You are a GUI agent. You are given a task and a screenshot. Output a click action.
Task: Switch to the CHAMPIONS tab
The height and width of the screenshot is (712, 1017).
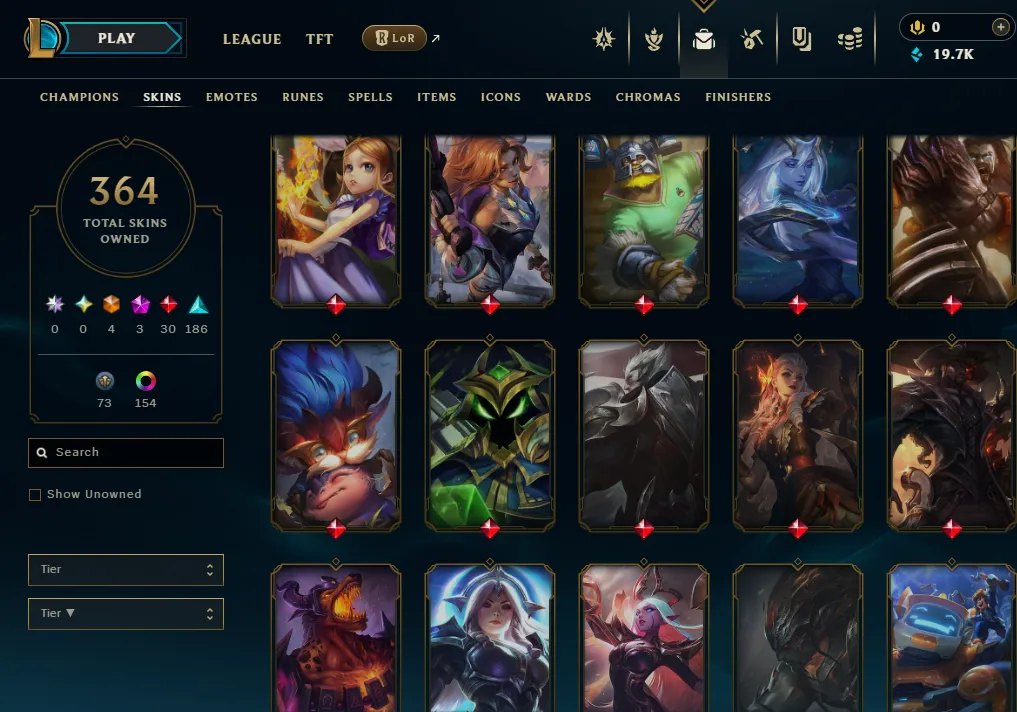(x=79, y=97)
